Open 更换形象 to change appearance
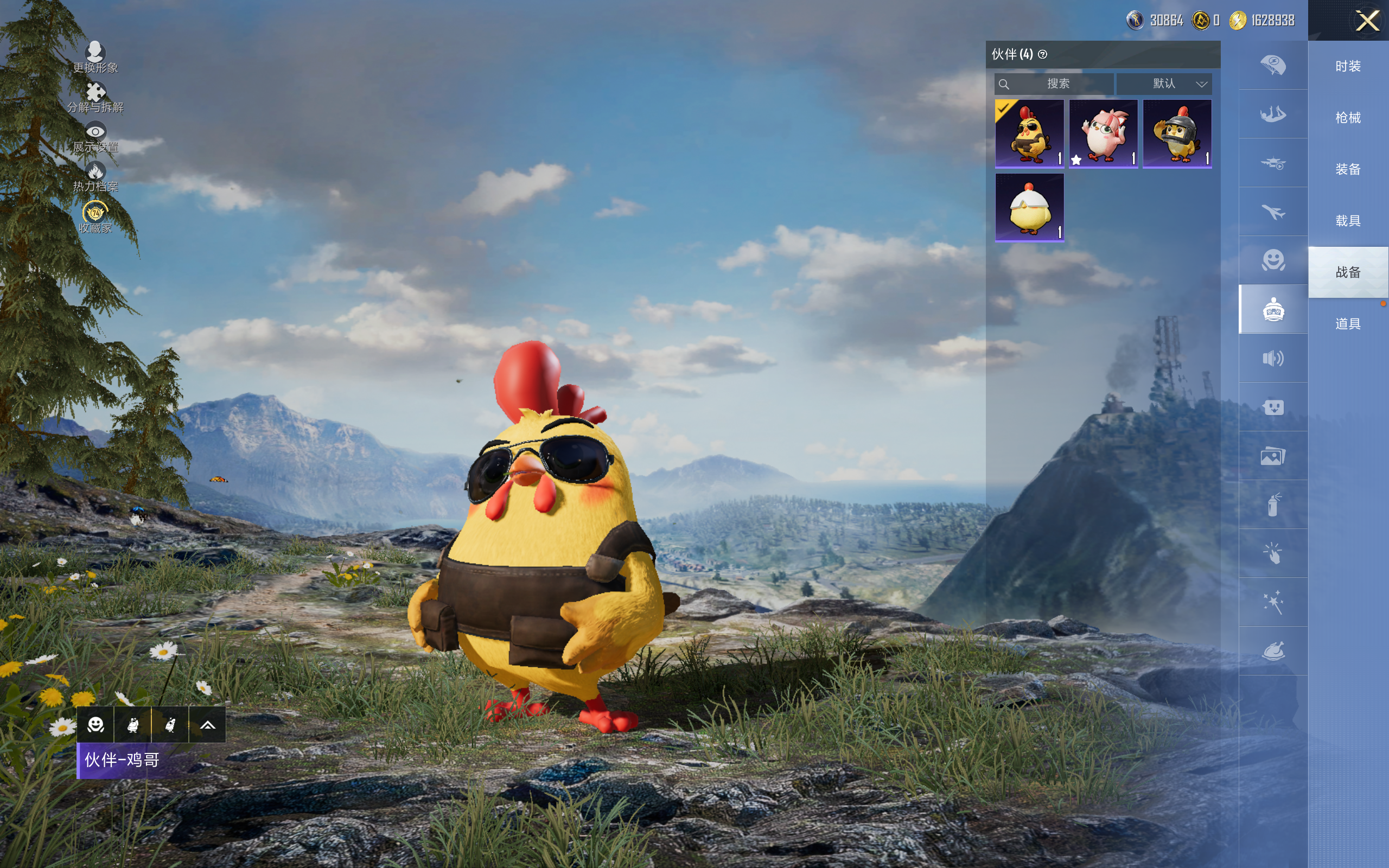 coord(95,57)
